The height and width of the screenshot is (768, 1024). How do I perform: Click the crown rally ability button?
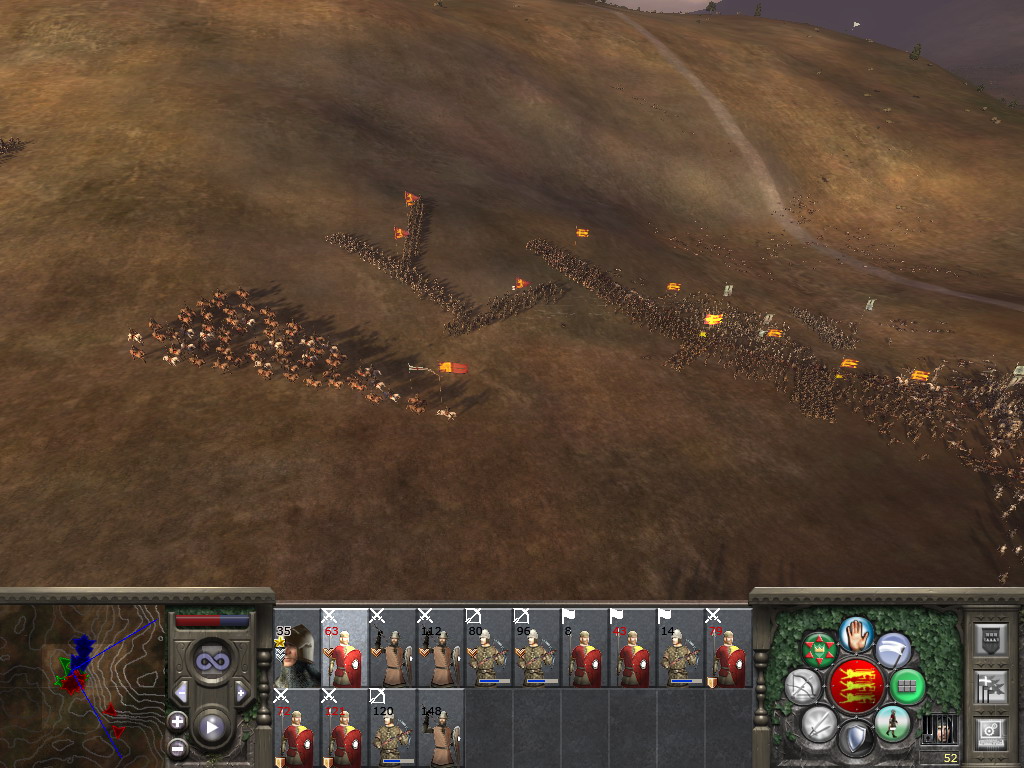pos(819,650)
